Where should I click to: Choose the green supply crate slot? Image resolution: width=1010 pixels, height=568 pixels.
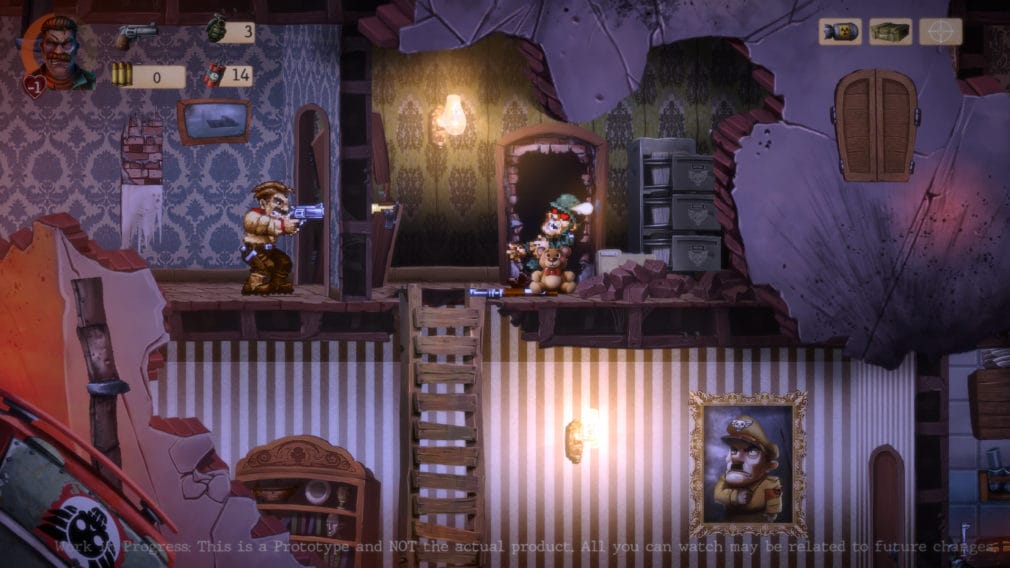890,32
